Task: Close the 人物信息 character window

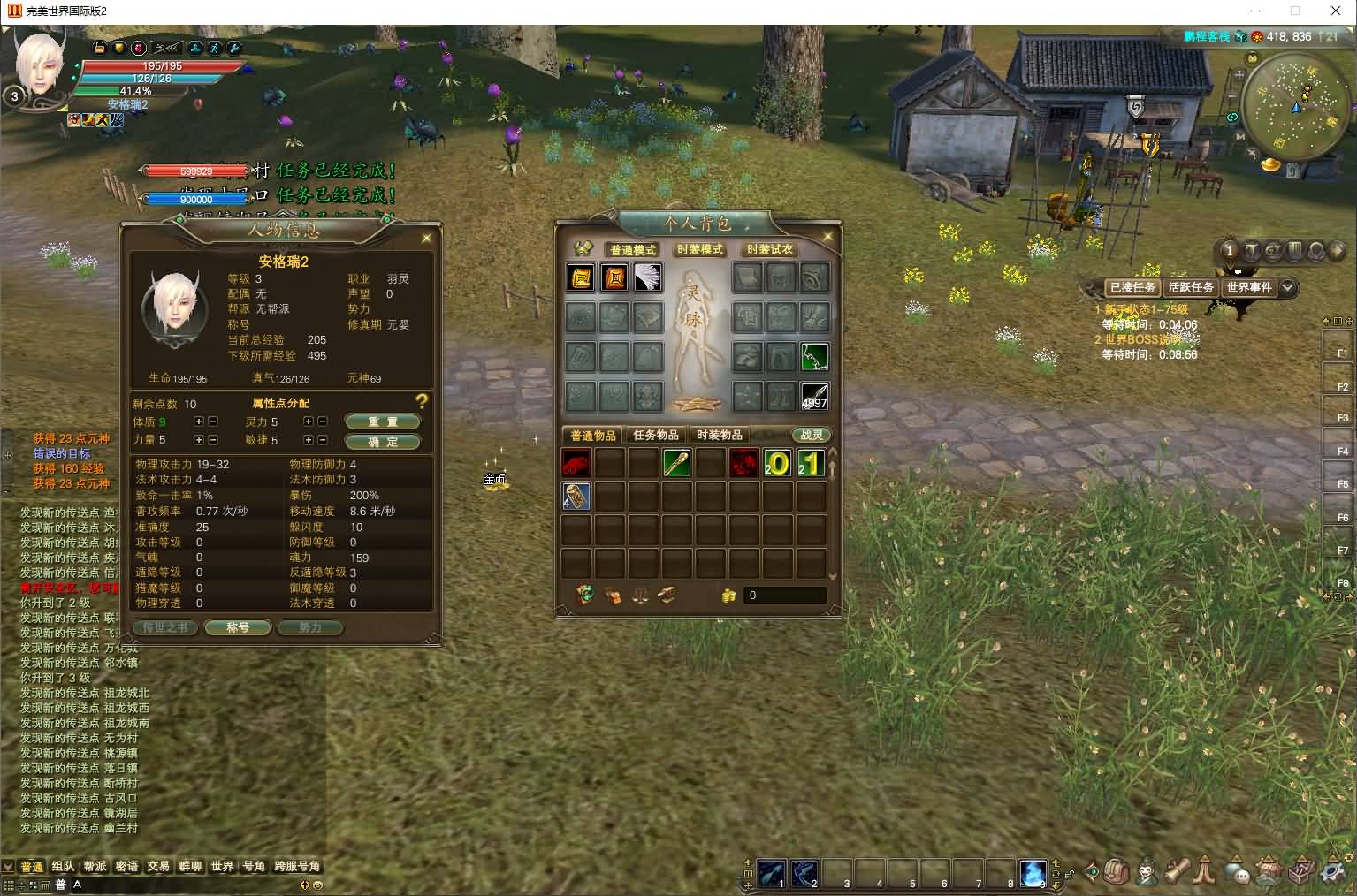Action: [427, 238]
